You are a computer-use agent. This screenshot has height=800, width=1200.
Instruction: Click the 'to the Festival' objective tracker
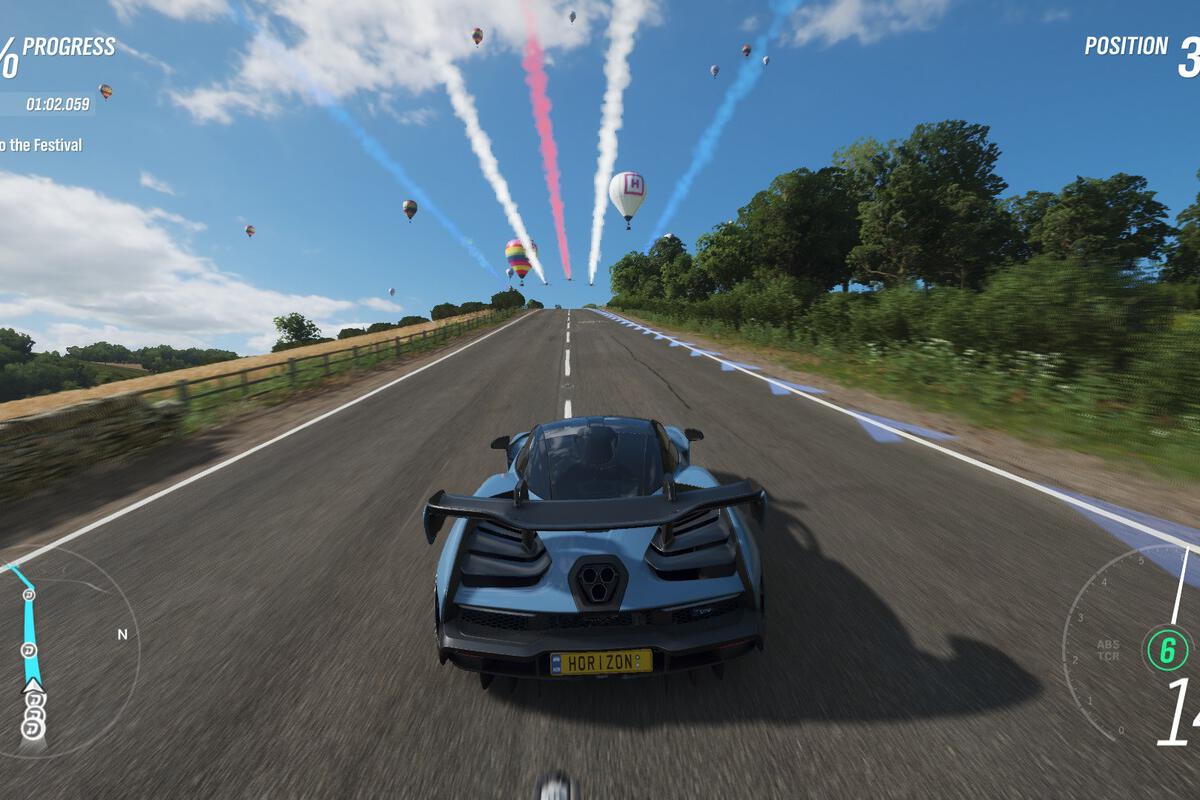(41, 145)
